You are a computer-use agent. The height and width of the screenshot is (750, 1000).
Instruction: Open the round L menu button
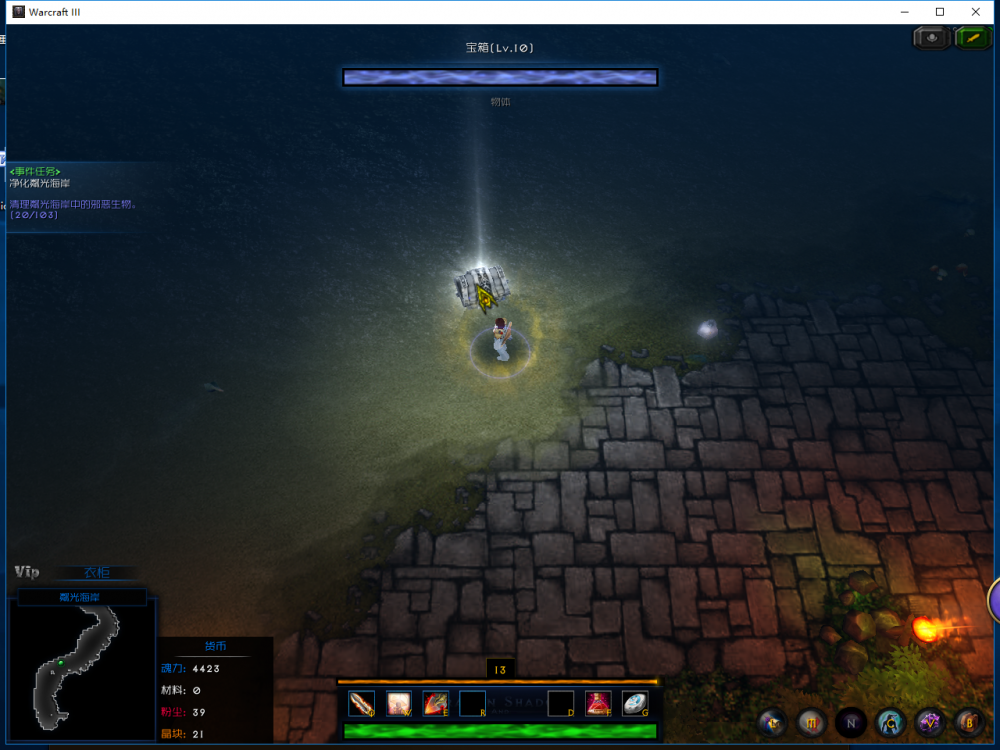(x=773, y=722)
